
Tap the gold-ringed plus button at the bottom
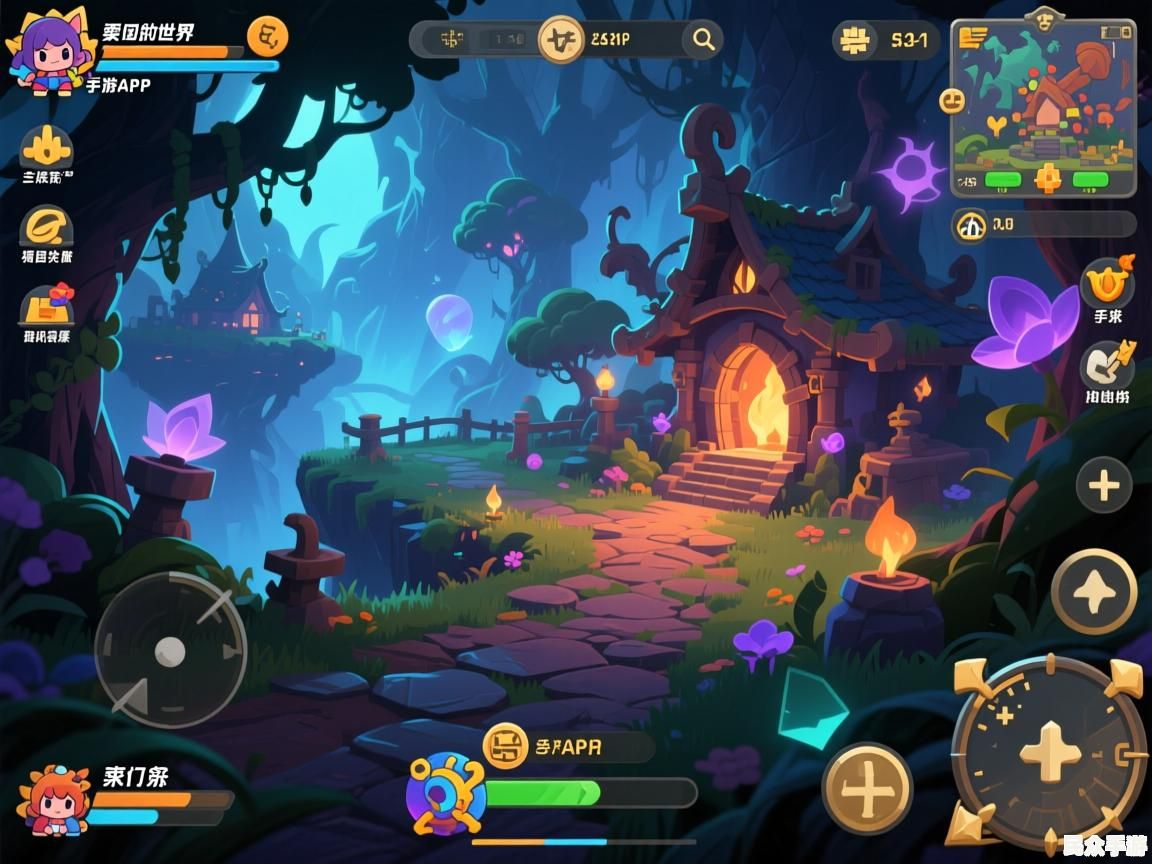coord(867,789)
